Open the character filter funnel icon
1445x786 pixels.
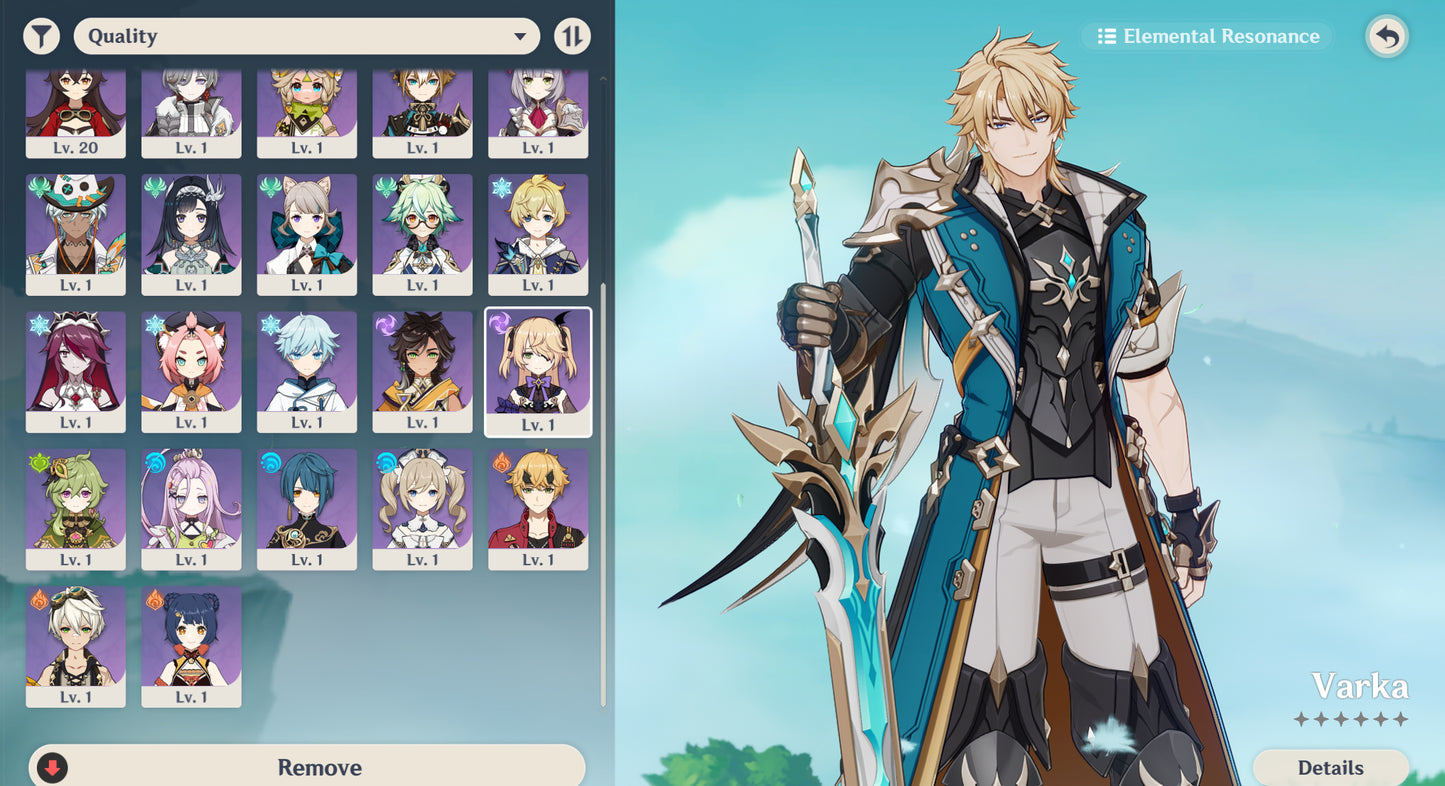tap(40, 35)
